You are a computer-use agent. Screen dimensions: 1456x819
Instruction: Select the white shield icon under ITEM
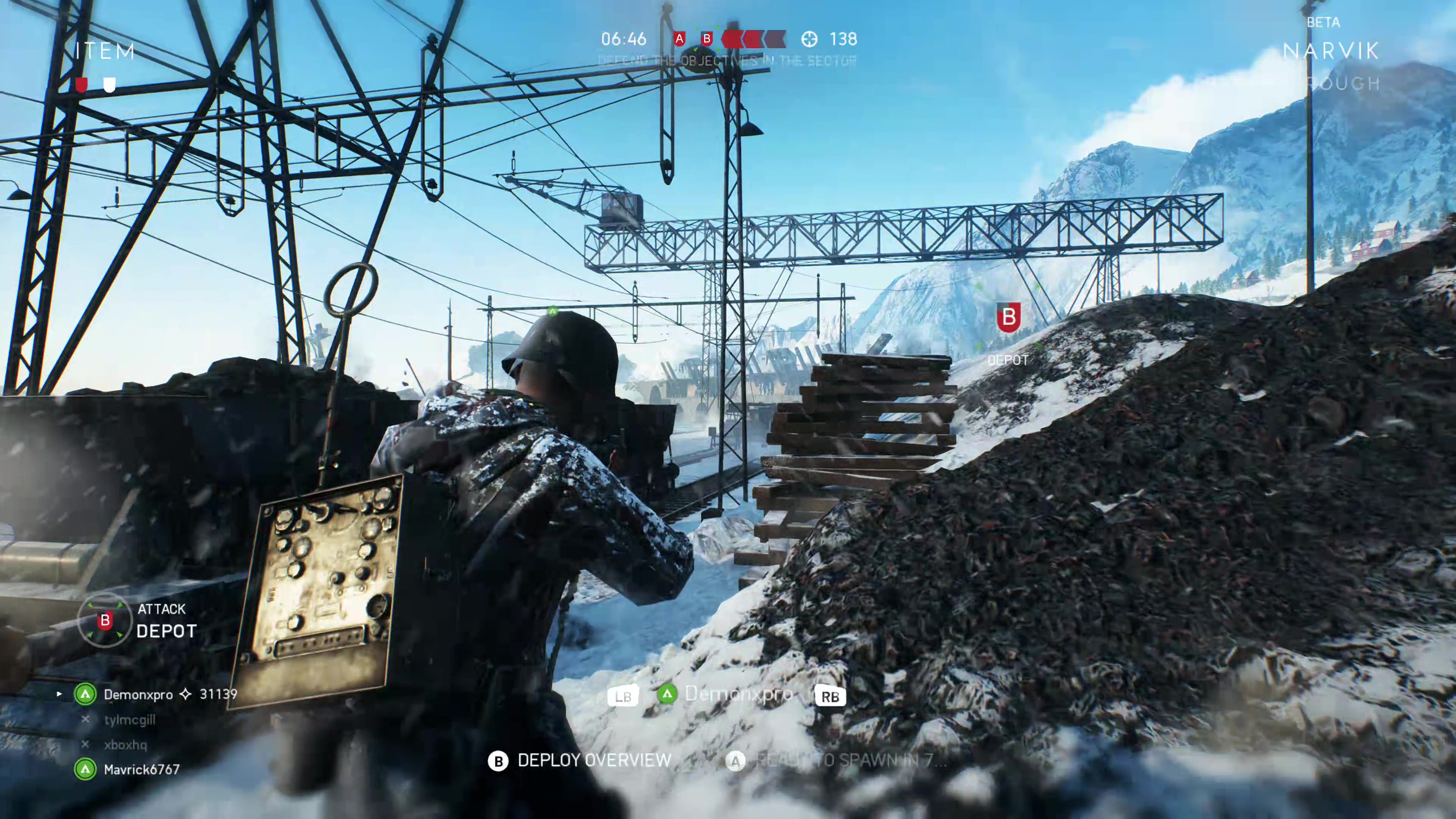[x=110, y=85]
